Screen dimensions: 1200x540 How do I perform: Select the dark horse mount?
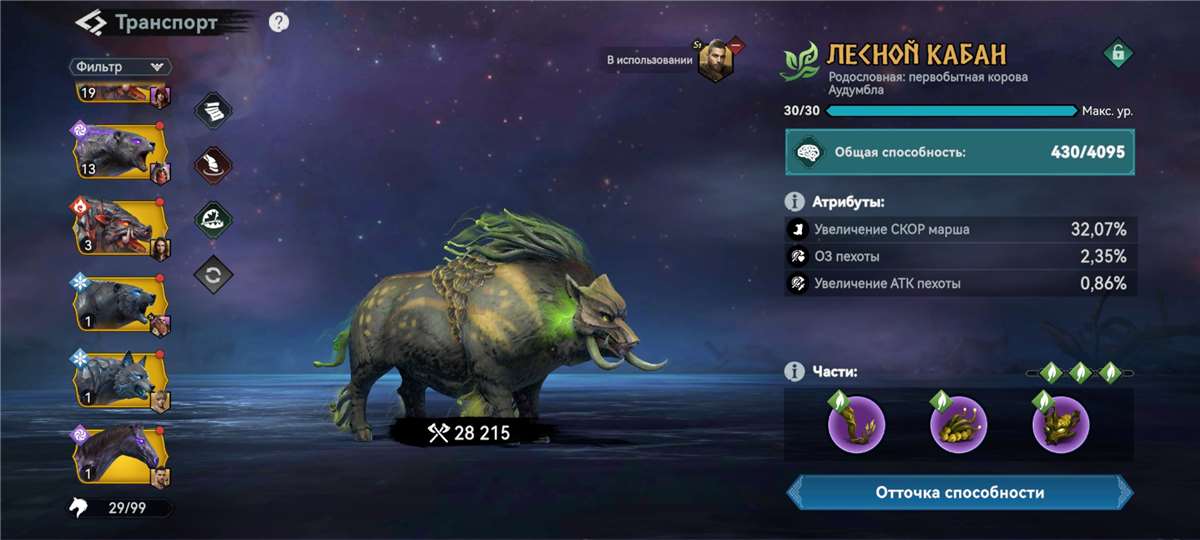point(116,455)
